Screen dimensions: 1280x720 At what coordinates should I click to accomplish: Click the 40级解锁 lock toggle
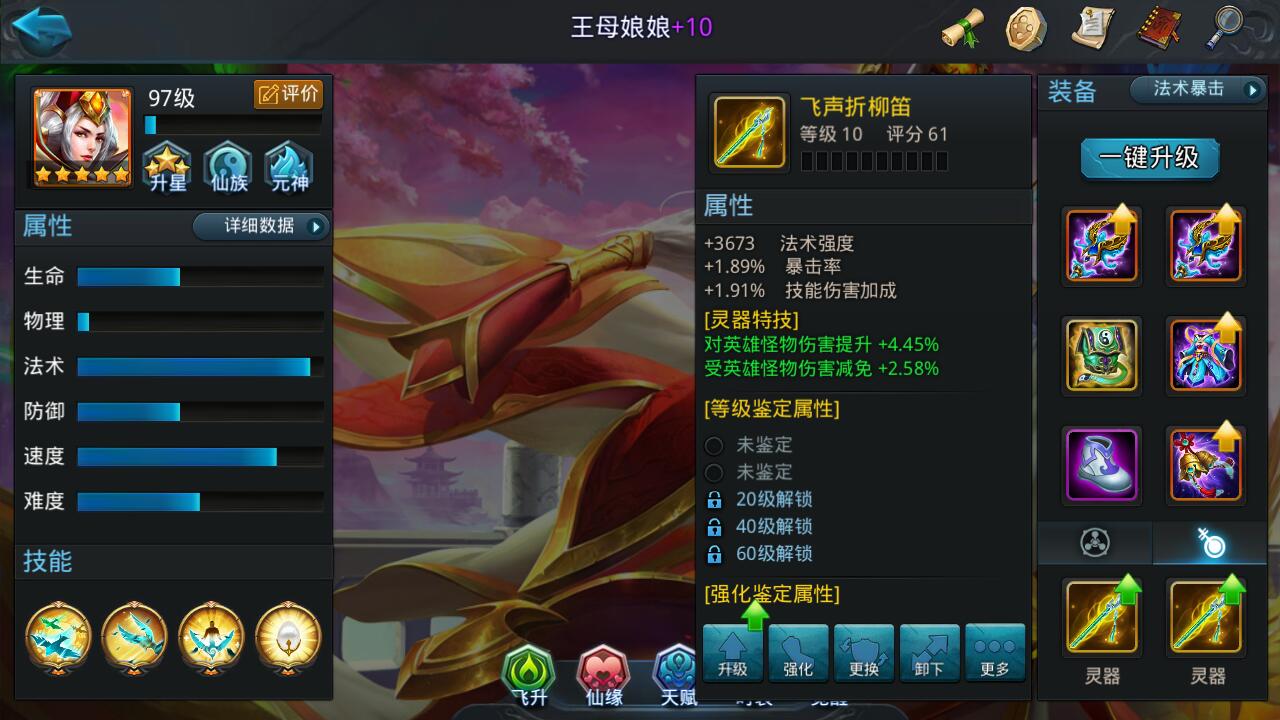point(713,526)
